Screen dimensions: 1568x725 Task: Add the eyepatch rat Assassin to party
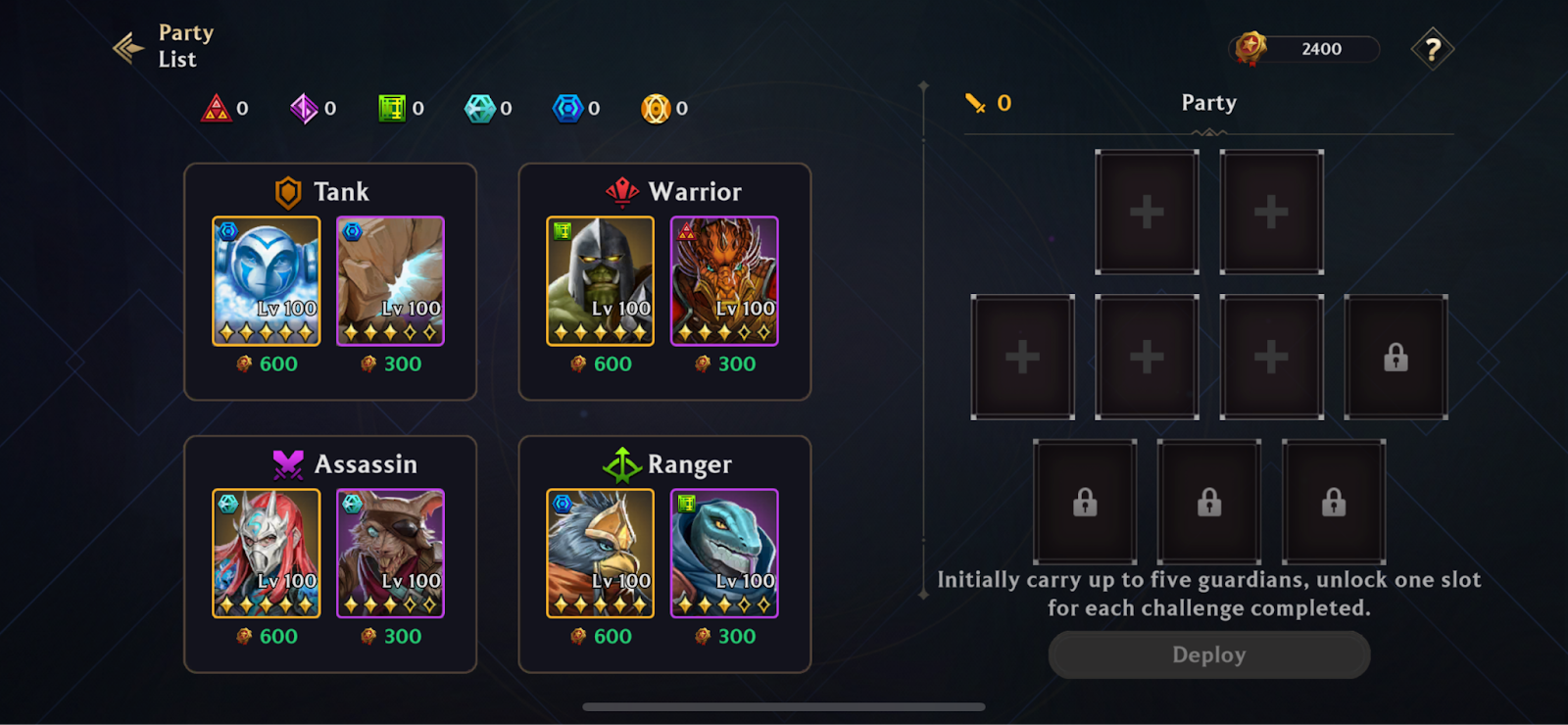[x=390, y=554]
